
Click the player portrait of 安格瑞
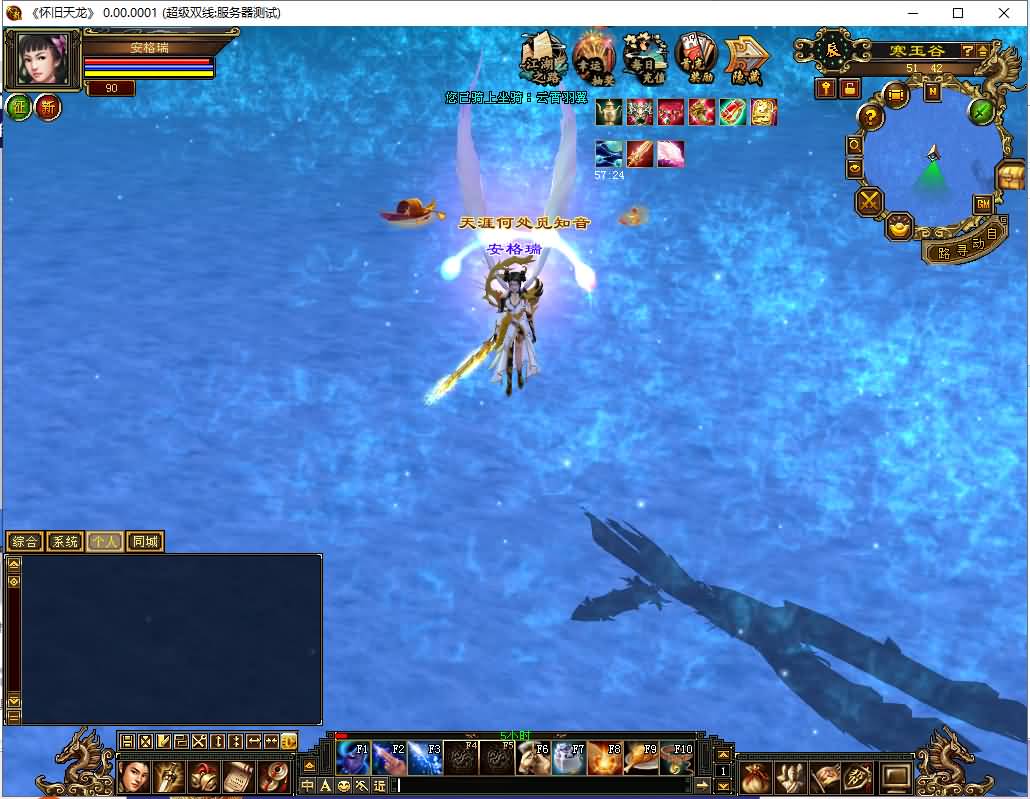(x=43, y=60)
